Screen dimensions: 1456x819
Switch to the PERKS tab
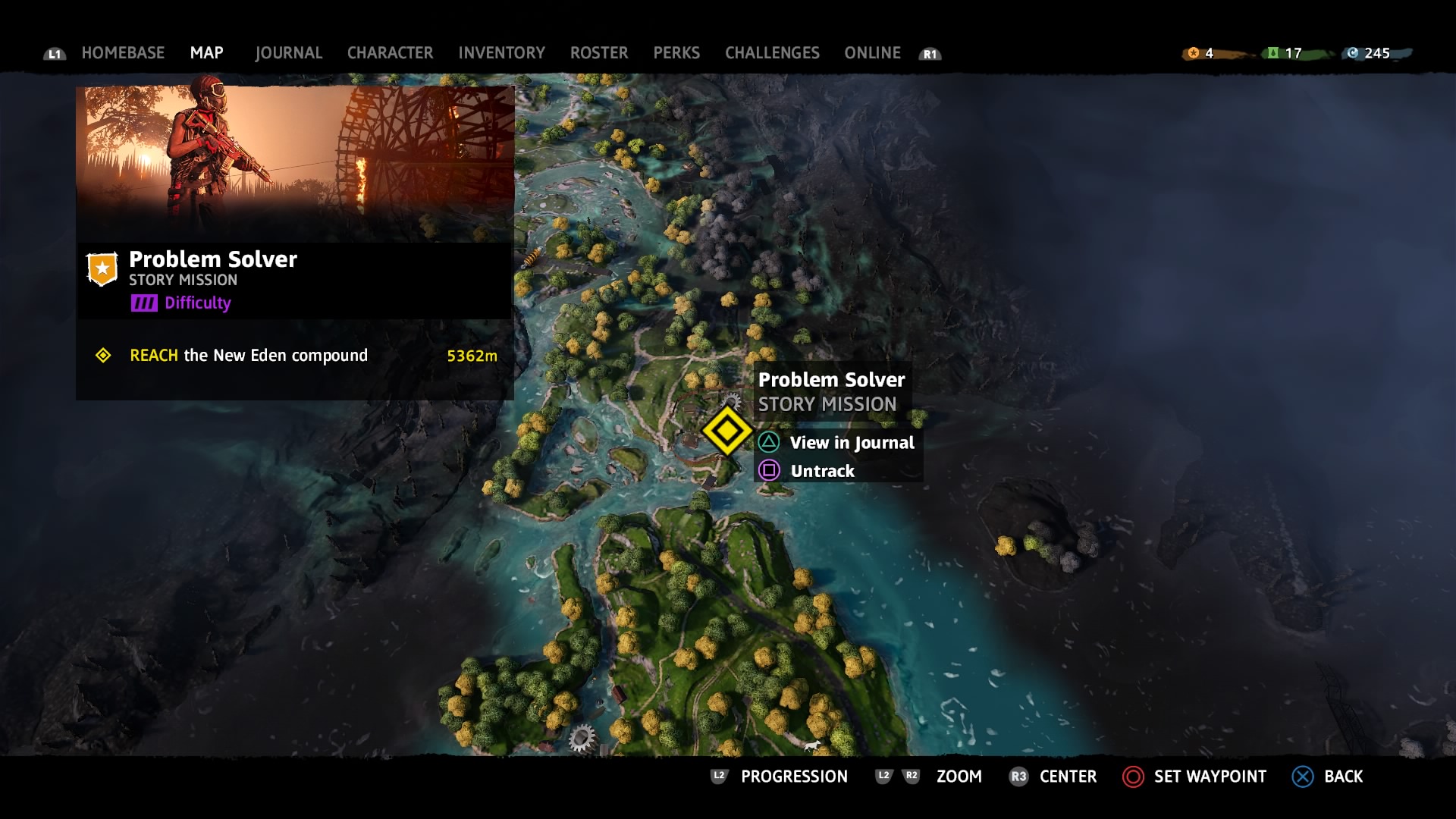click(x=676, y=53)
